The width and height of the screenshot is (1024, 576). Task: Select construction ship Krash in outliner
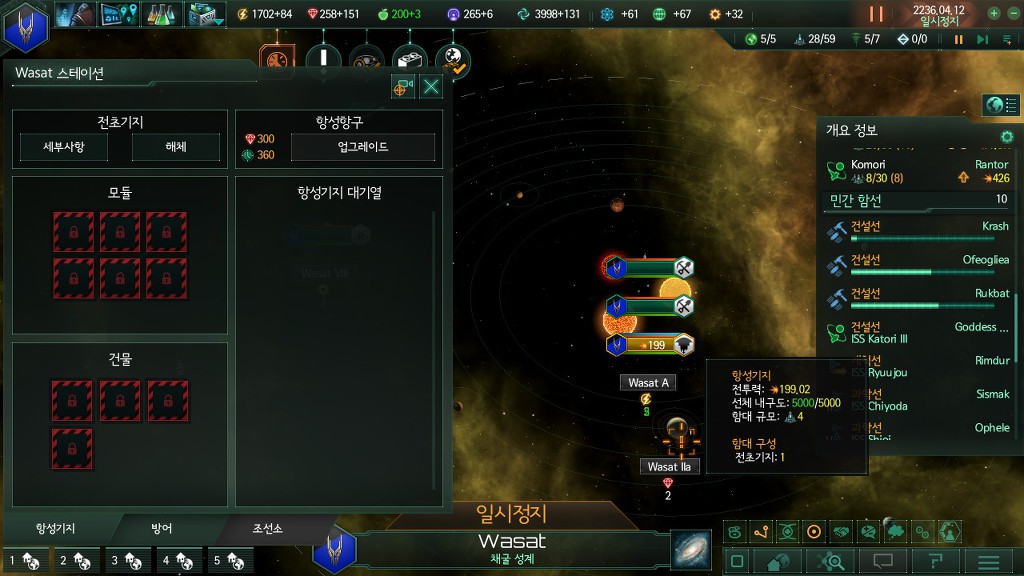(920, 231)
